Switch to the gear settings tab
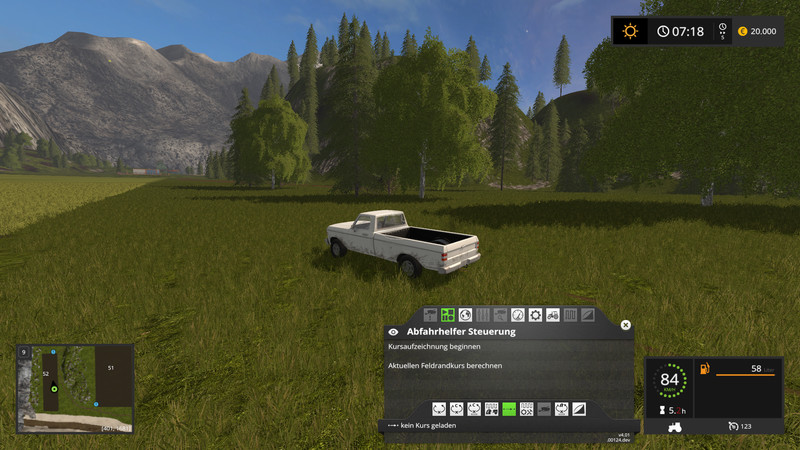800x450 pixels. coord(535,315)
